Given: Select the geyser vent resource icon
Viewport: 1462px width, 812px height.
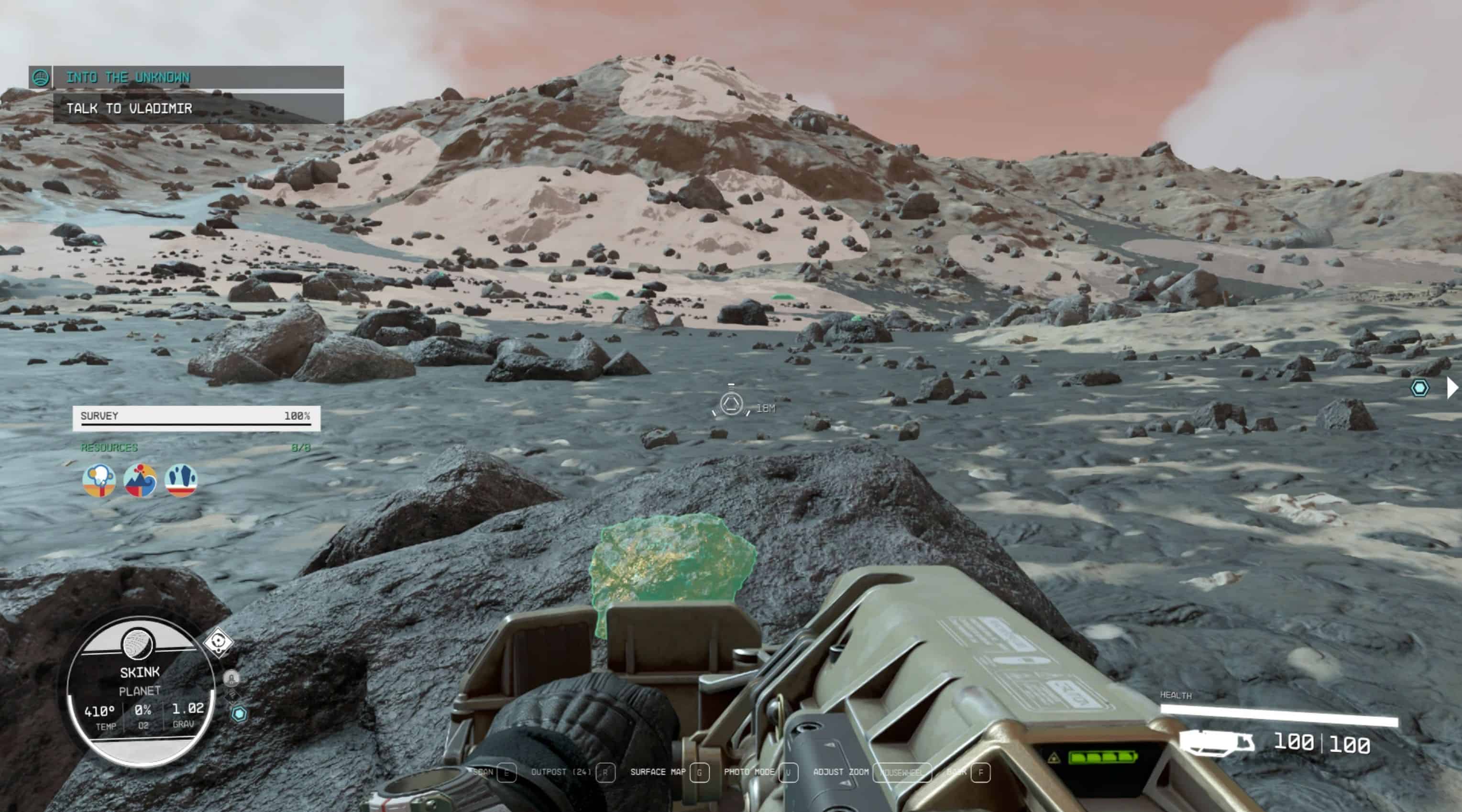Looking at the screenshot, I should point(99,480).
